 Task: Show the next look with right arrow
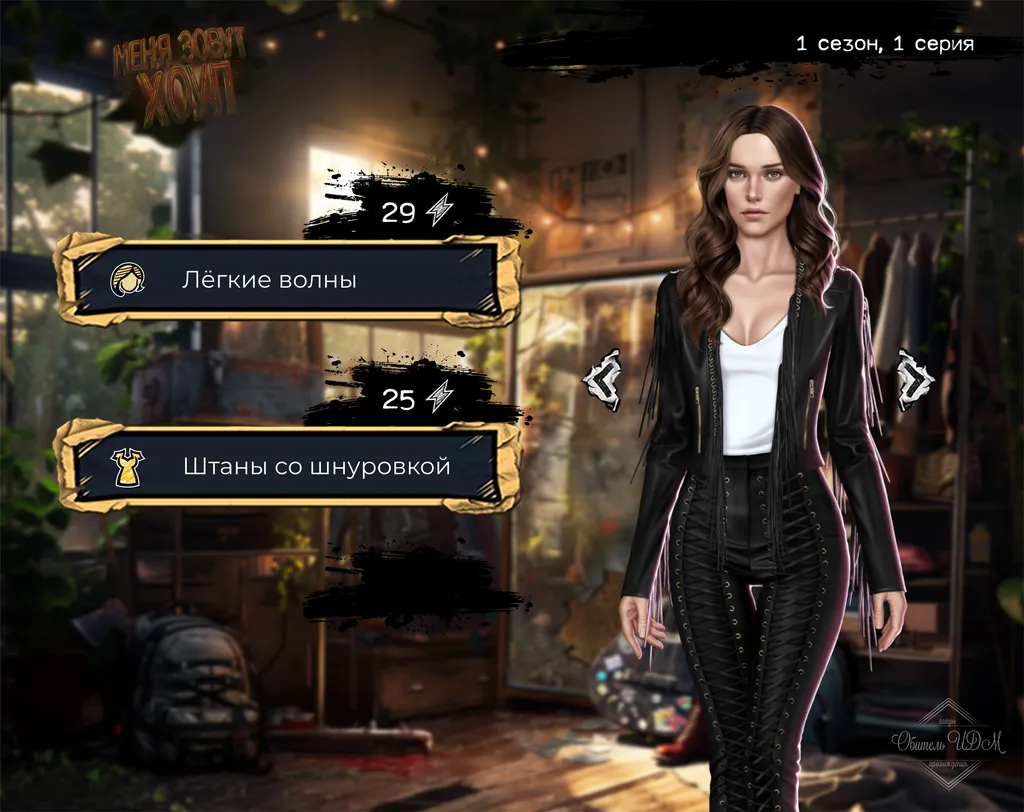[x=914, y=379]
